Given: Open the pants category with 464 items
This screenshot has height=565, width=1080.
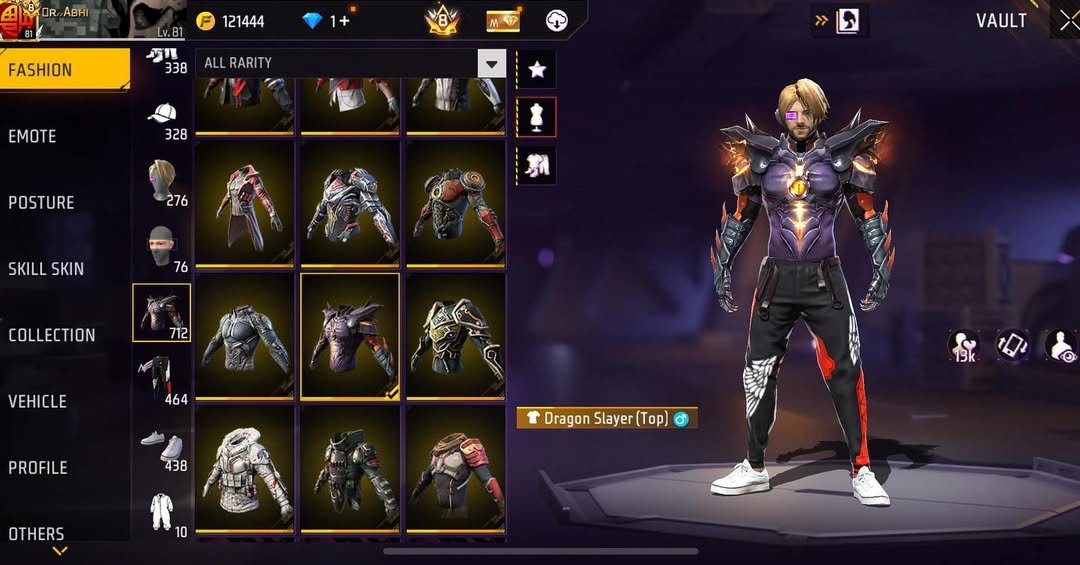Looking at the screenshot, I should pos(161,377).
